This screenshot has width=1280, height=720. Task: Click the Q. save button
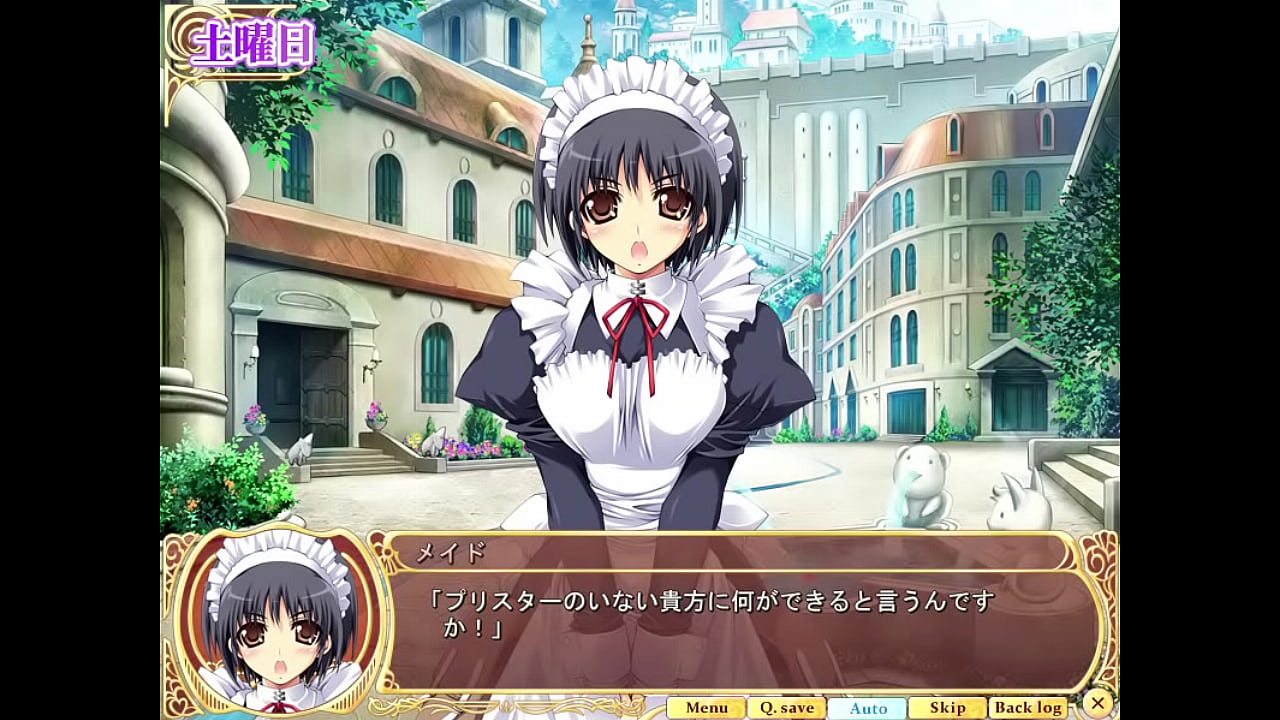click(786, 708)
